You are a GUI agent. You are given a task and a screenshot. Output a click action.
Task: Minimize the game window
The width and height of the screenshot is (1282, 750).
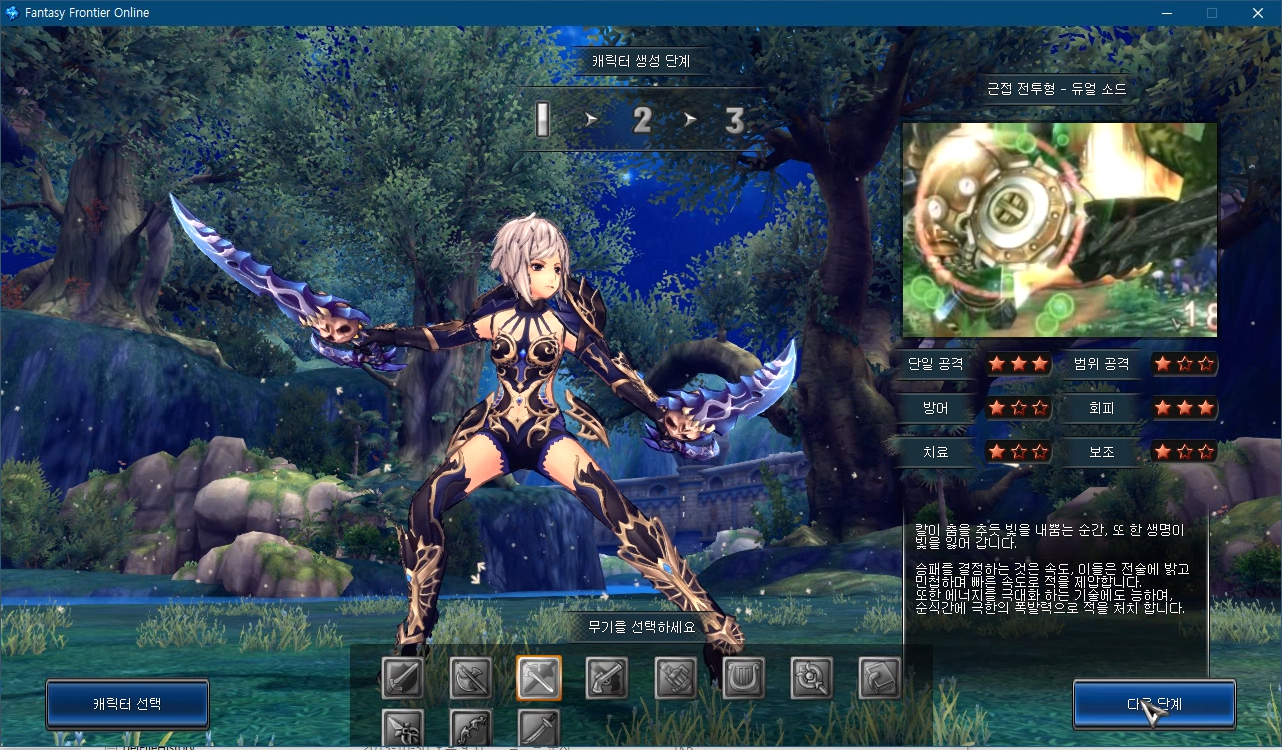coord(1166,13)
